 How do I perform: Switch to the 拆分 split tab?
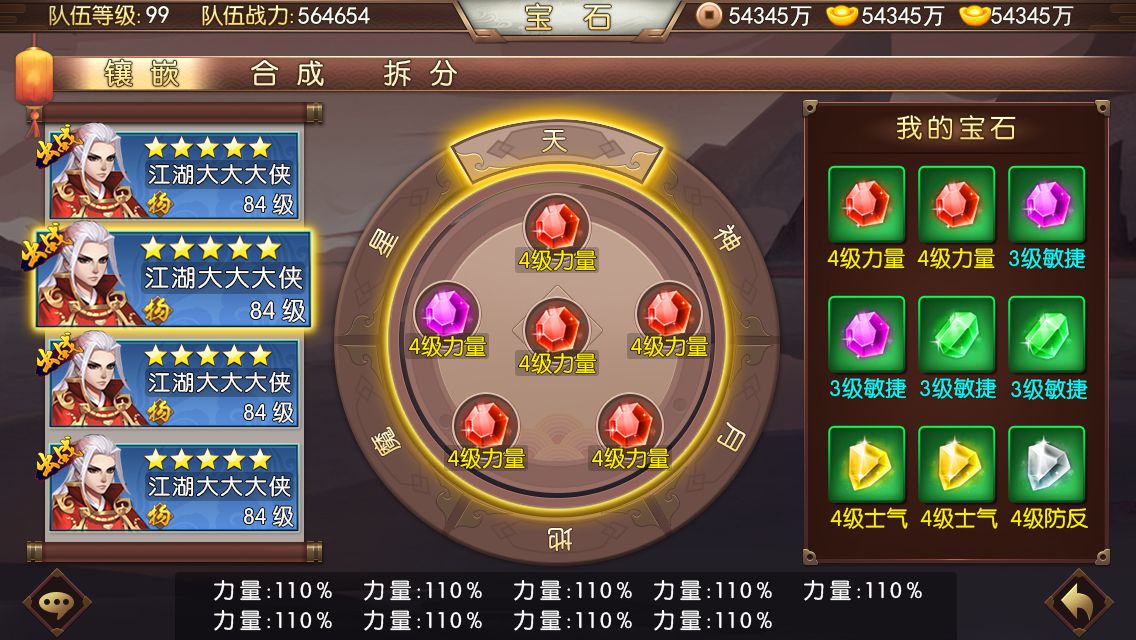(x=421, y=74)
